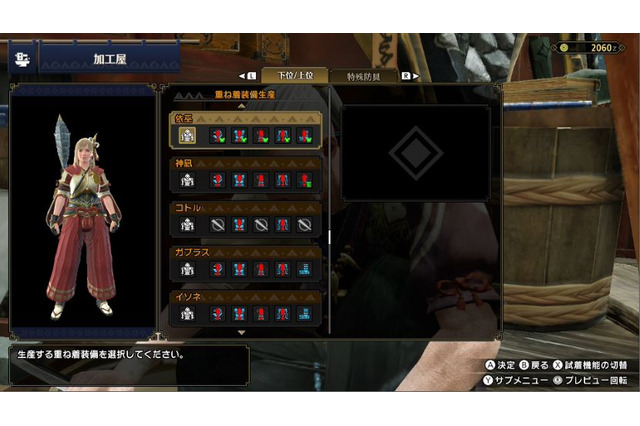Choose the full-set icon in the ガブラス row
The height and width of the screenshot is (426, 640).
[x=186, y=269]
